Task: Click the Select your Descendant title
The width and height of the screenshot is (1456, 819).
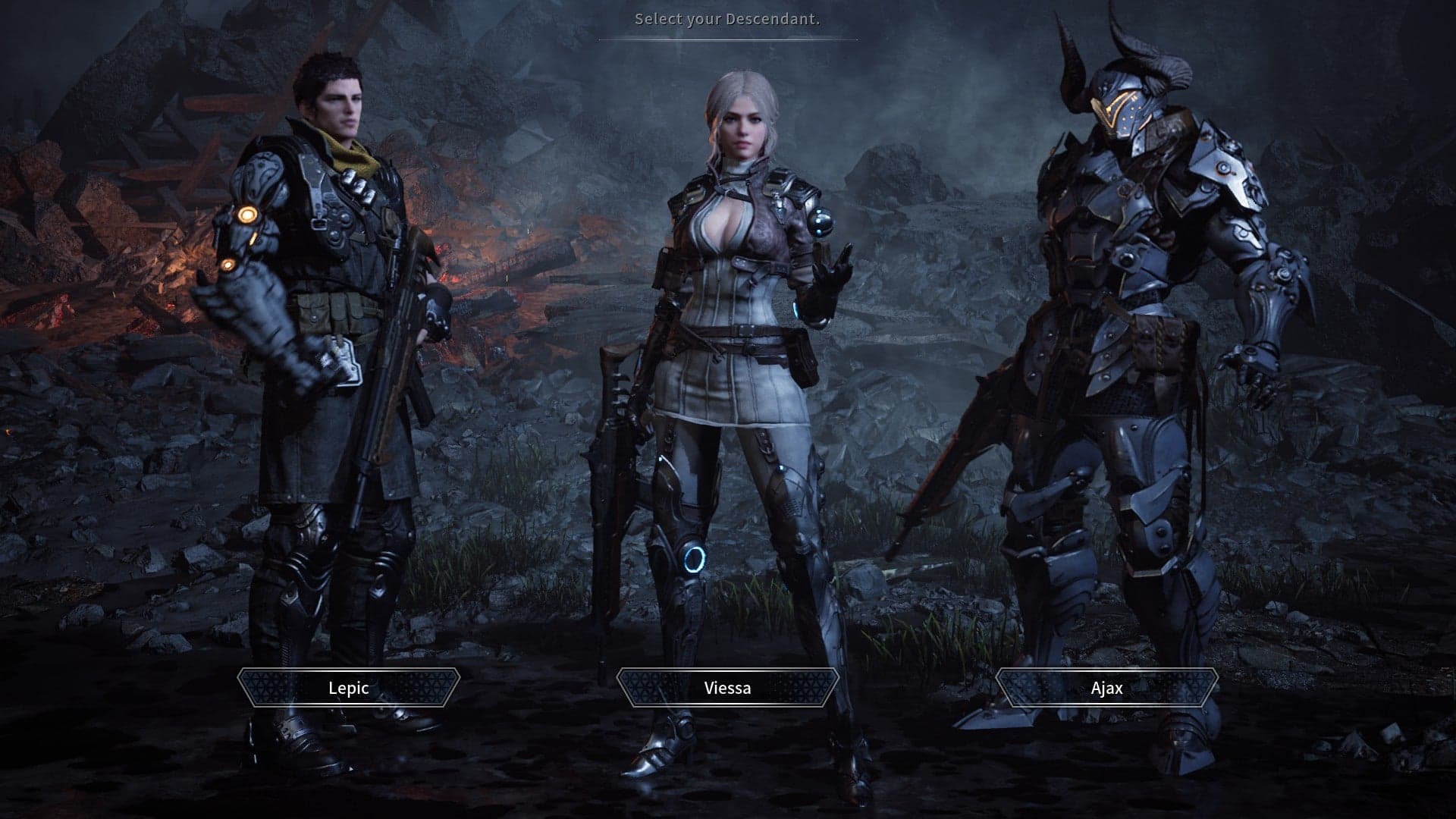Action: (x=726, y=20)
